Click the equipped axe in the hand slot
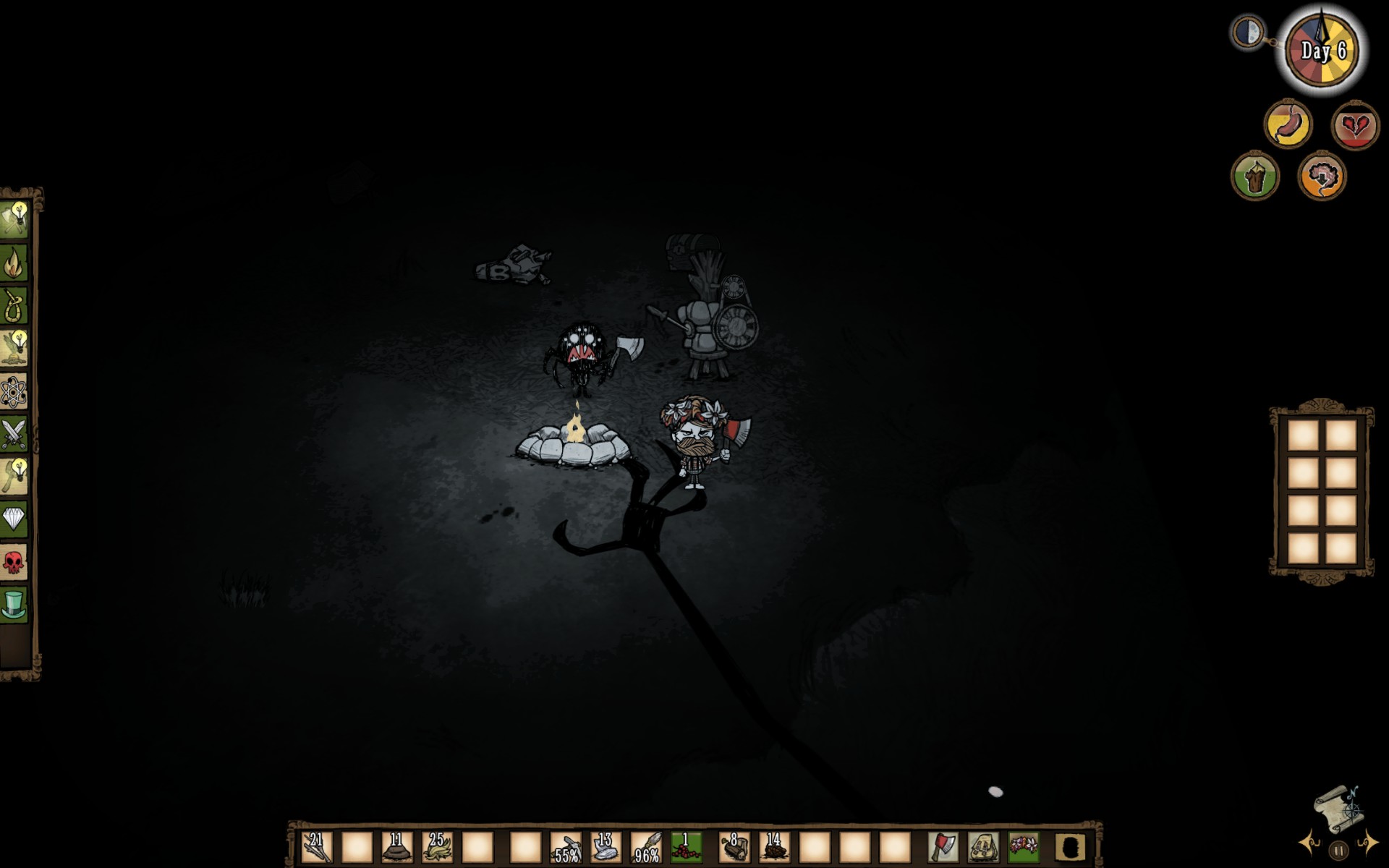1389x868 pixels. pyautogui.click(x=943, y=847)
